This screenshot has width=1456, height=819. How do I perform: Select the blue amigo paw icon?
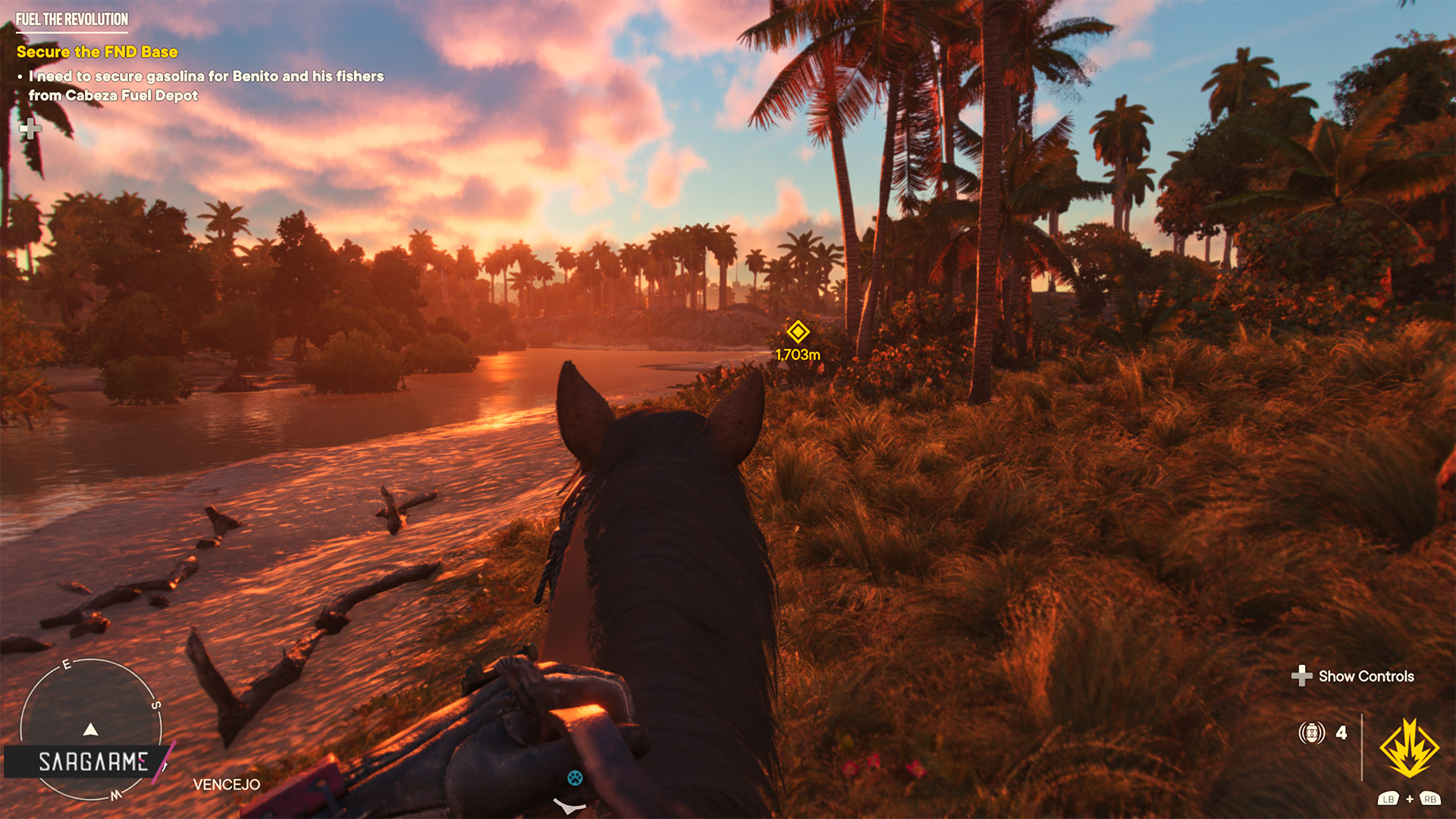[575, 777]
